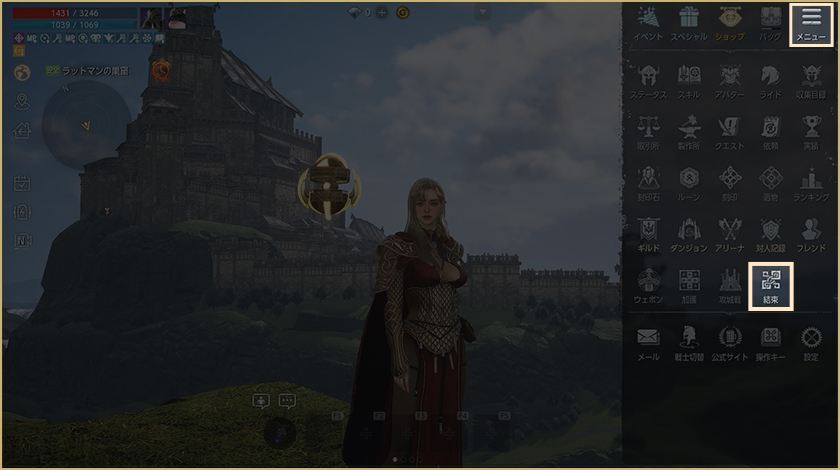Screen dimensions: 840x470
Task: Show the ステータス status screen
Action: click(x=648, y=80)
